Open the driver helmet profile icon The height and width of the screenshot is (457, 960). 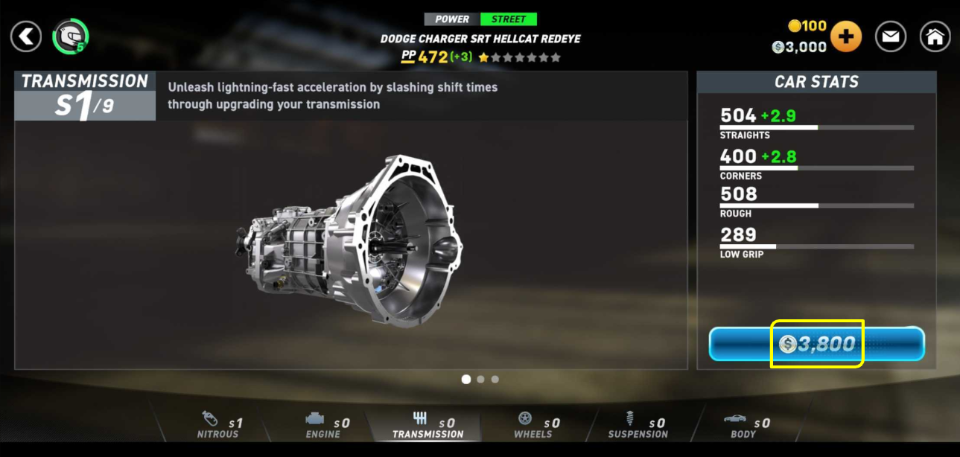pyautogui.click(x=70, y=37)
